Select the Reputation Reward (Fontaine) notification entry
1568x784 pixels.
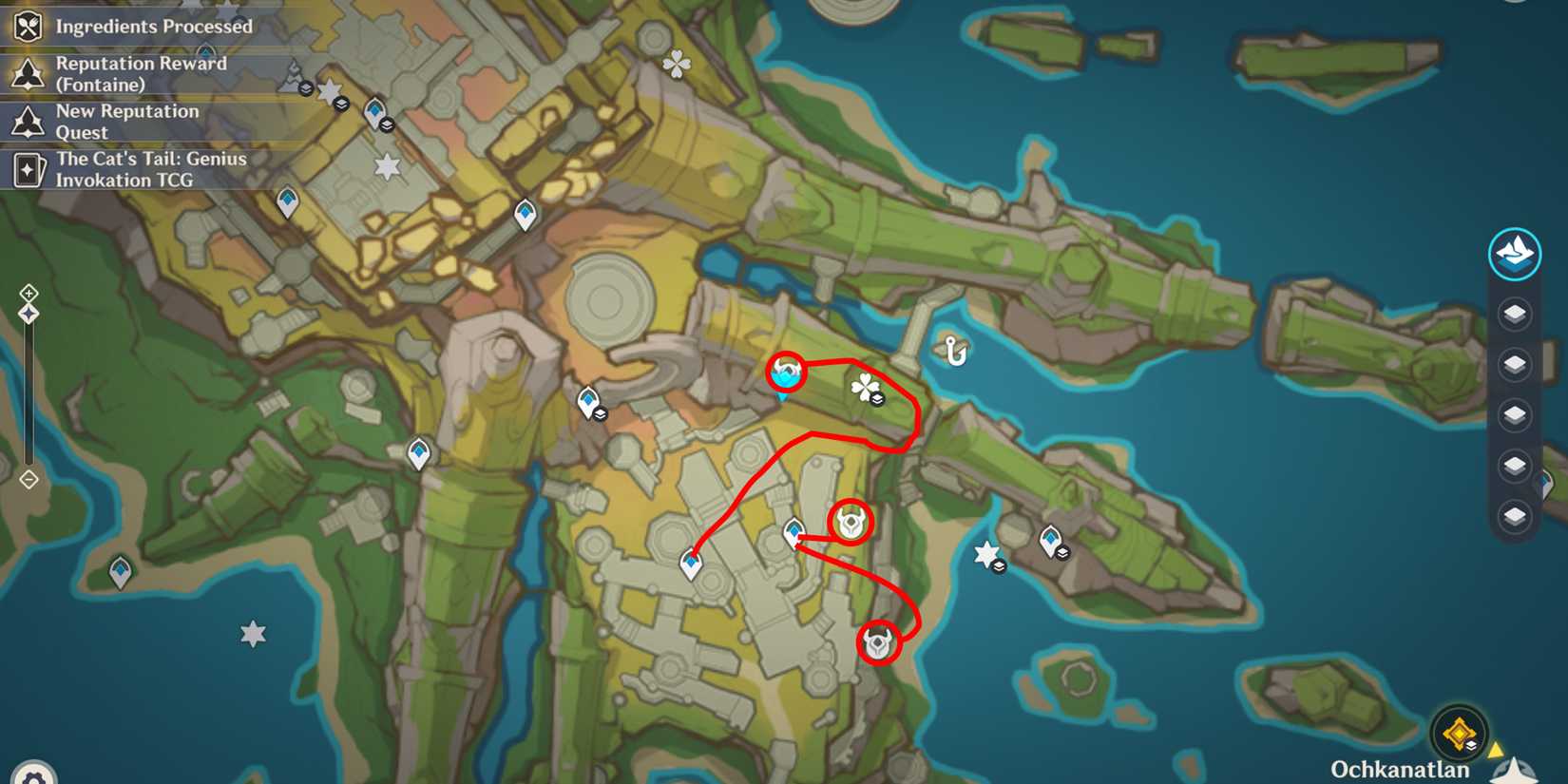(x=143, y=73)
